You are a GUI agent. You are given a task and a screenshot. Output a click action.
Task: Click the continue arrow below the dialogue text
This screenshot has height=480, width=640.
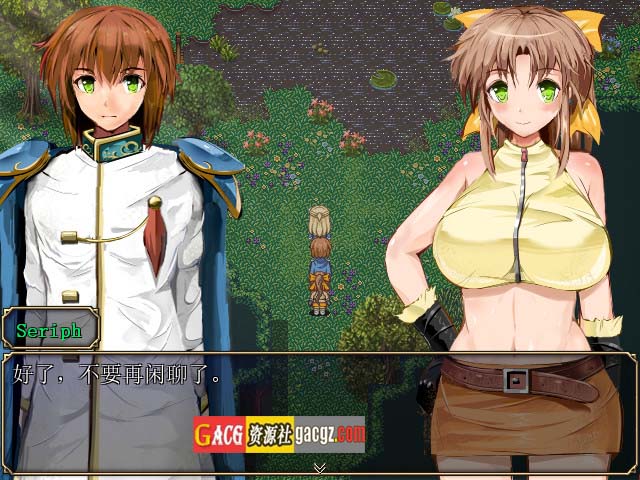click(319, 467)
